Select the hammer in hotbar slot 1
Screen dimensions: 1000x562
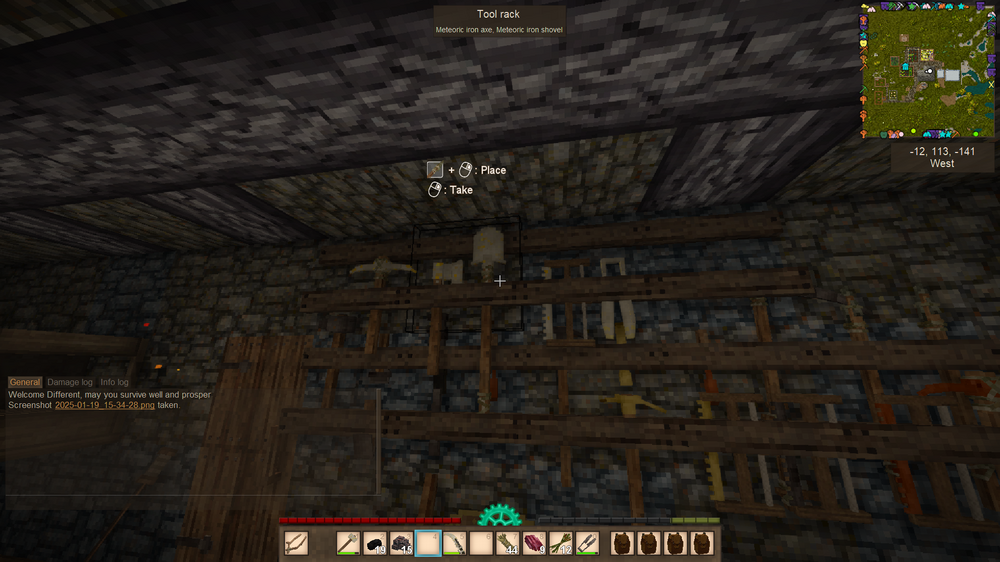(348, 544)
